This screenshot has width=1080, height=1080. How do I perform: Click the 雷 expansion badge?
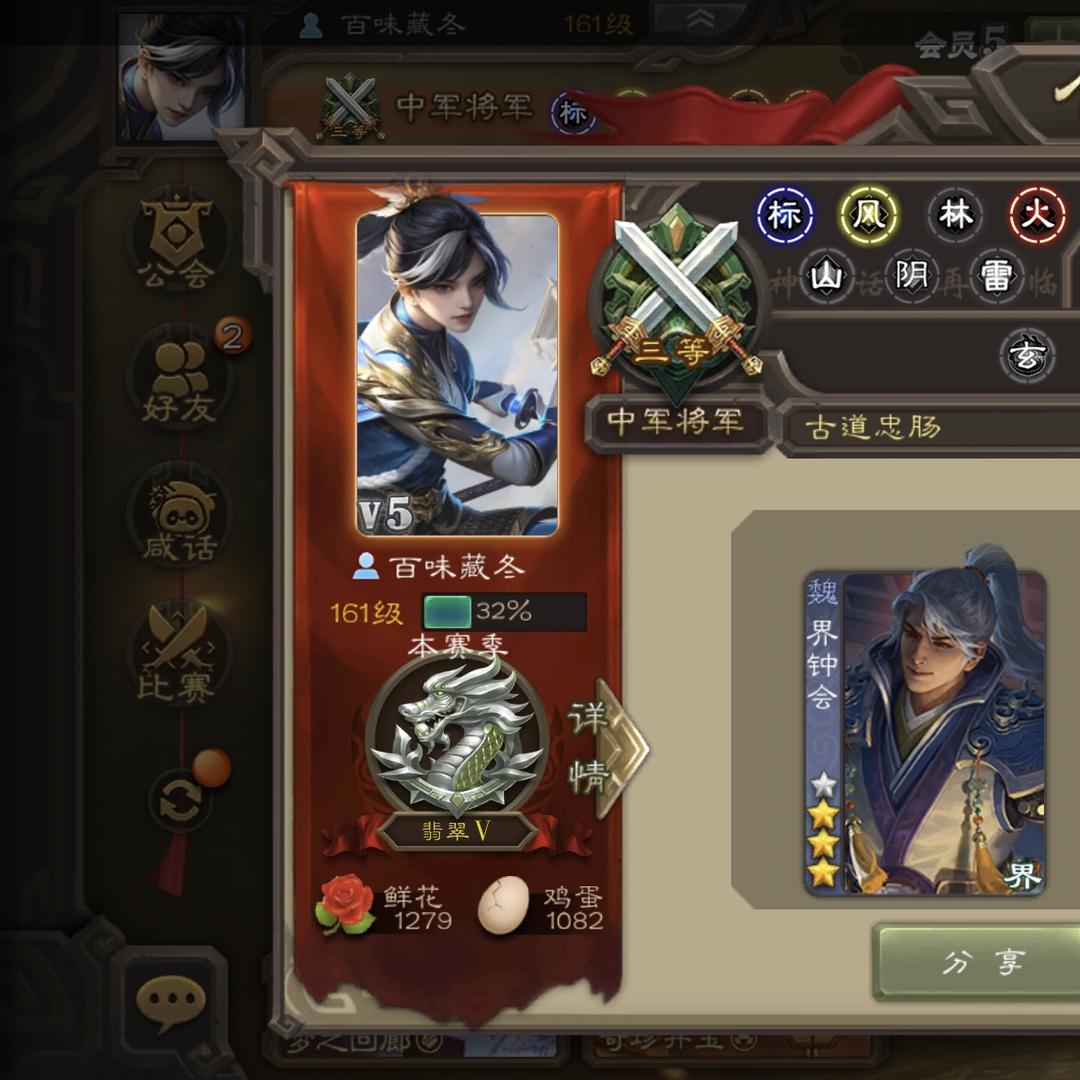point(996,275)
